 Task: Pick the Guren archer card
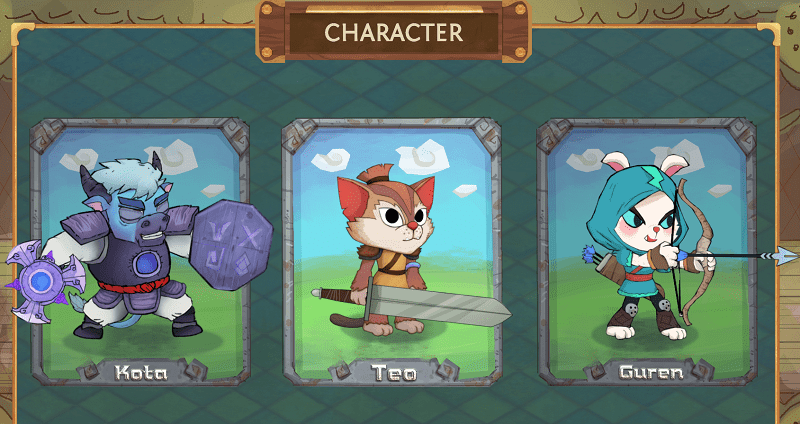click(x=645, y=250)
